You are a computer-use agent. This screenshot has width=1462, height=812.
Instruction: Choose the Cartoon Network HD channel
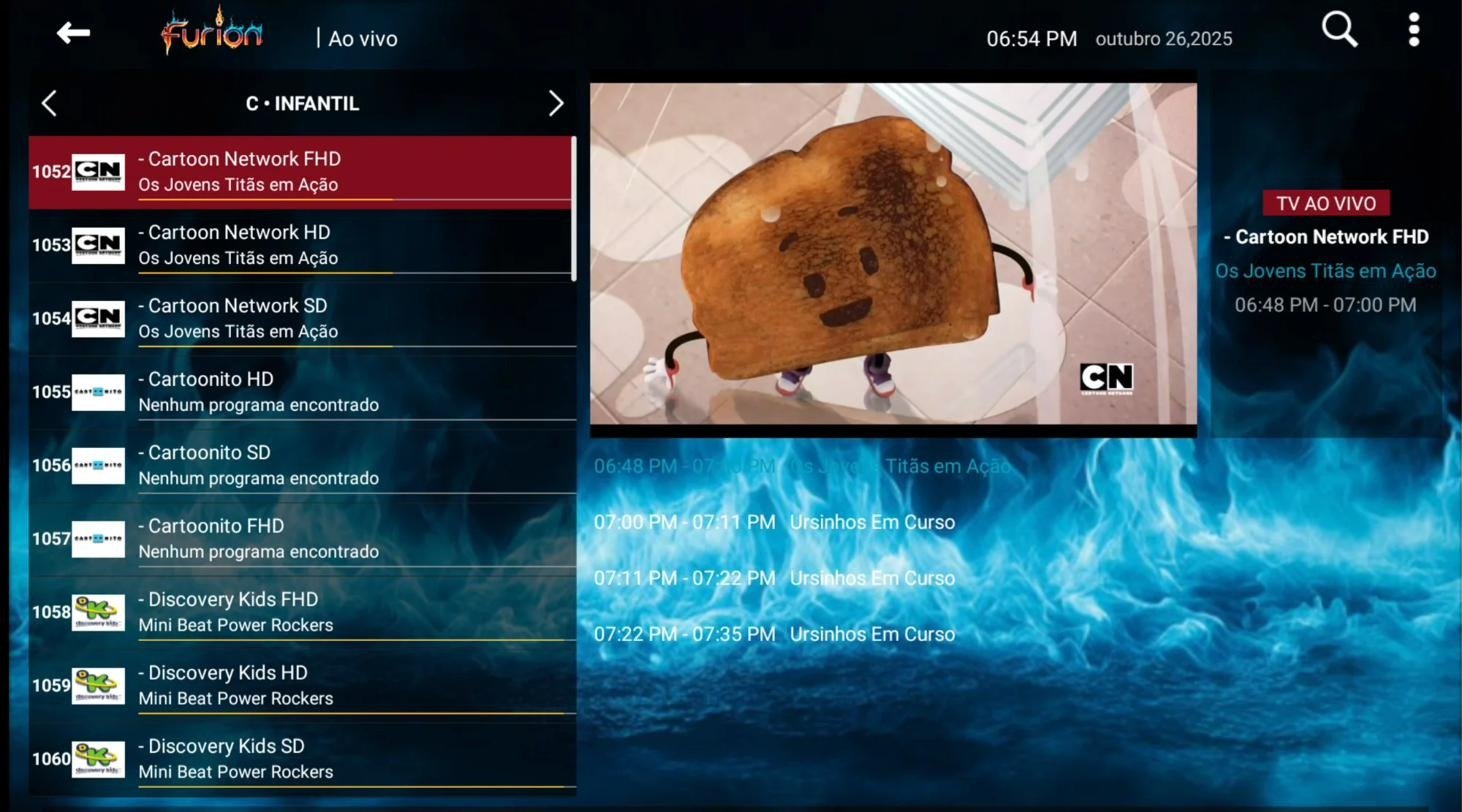301,245
